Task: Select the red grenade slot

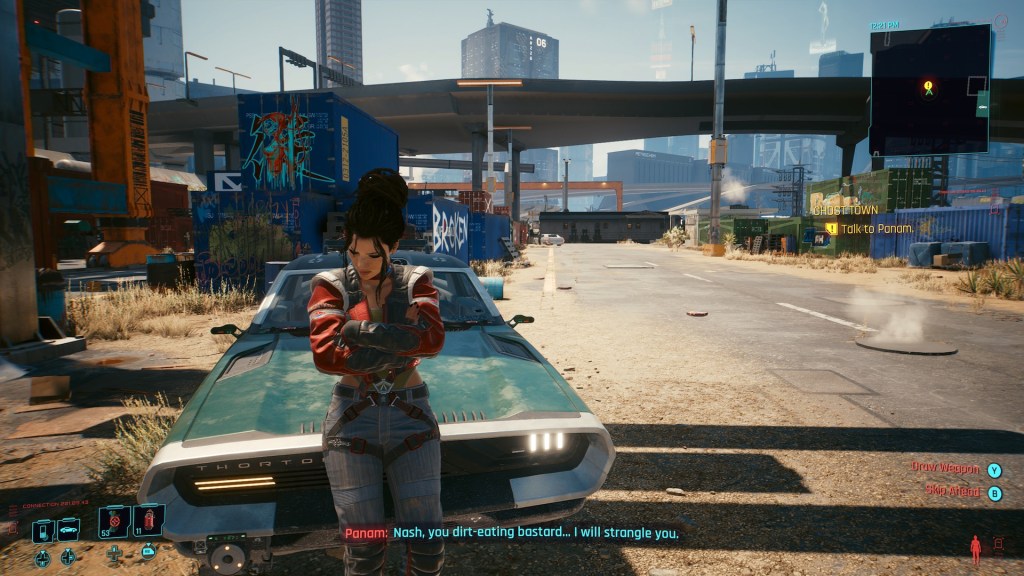Action: (x=148, y=521)
